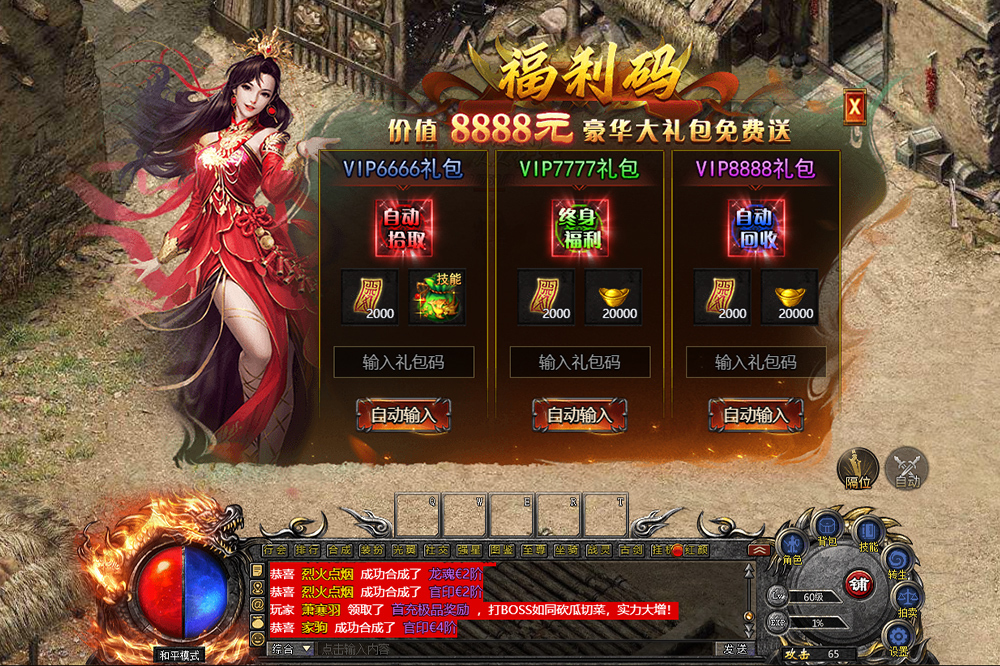Open the 综合 chat channel dropdown
The image size is (1000, 666).
(289, 649)
